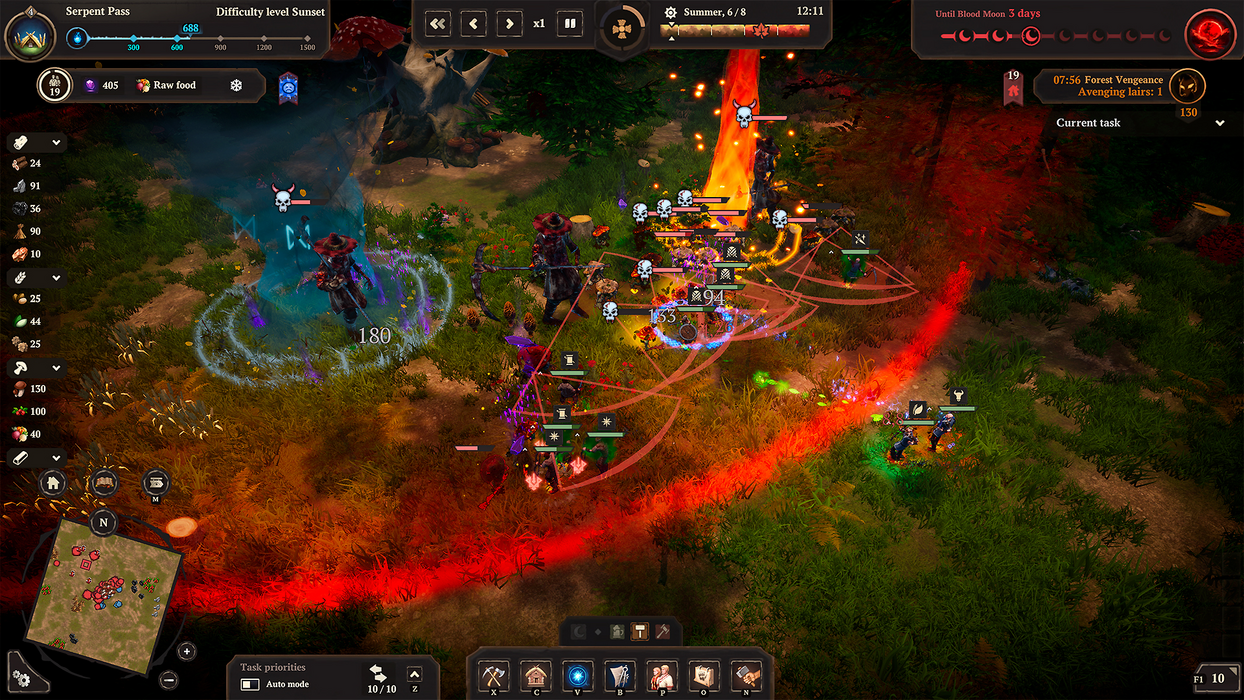Open the shopping bag menu
This screenshot has height=700, width=1244.
click(703, 675)
